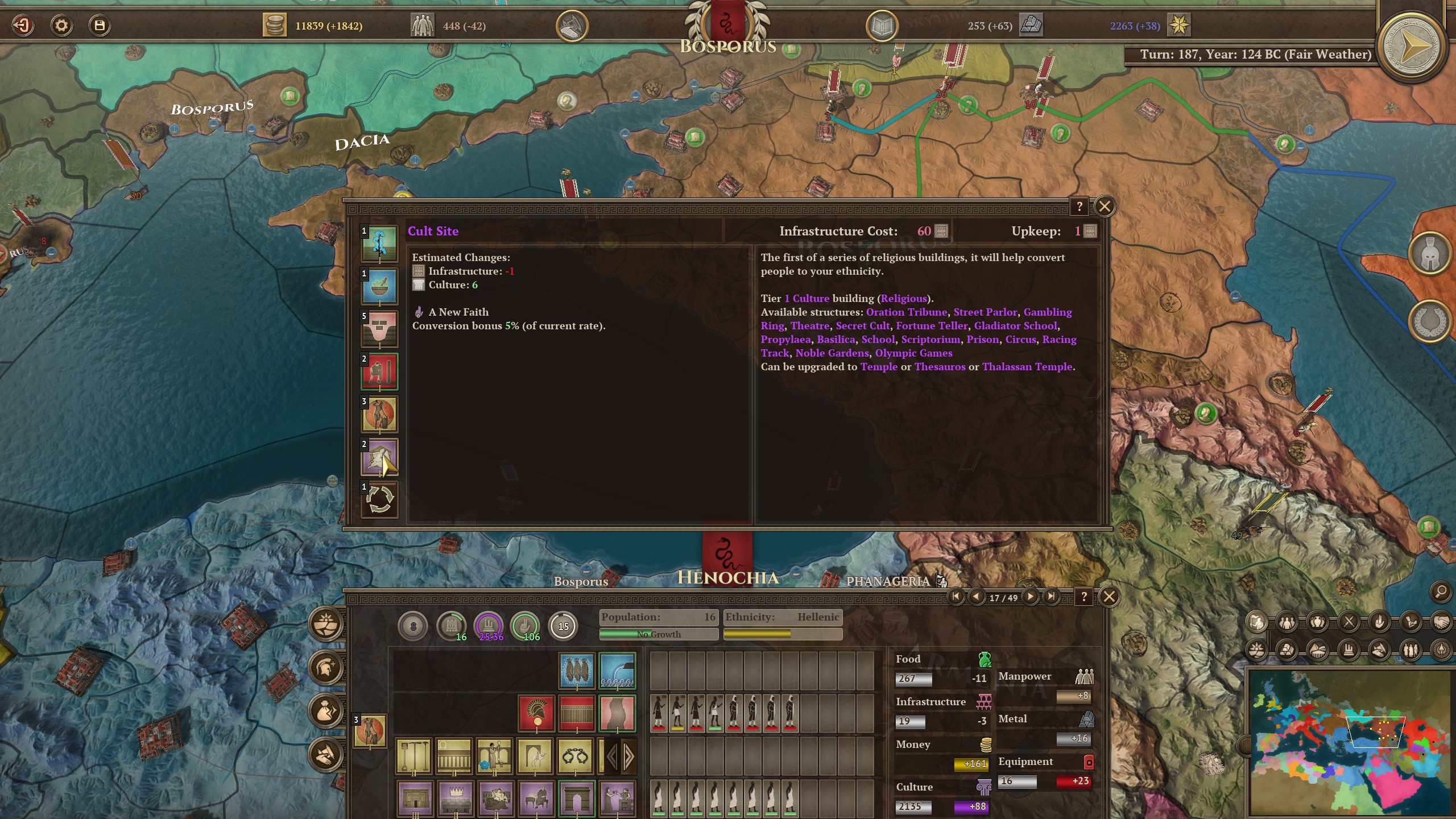Close the Cult Site building panel
Viewport: 1456px width, 819px height.
click(x=1105, y=206)
